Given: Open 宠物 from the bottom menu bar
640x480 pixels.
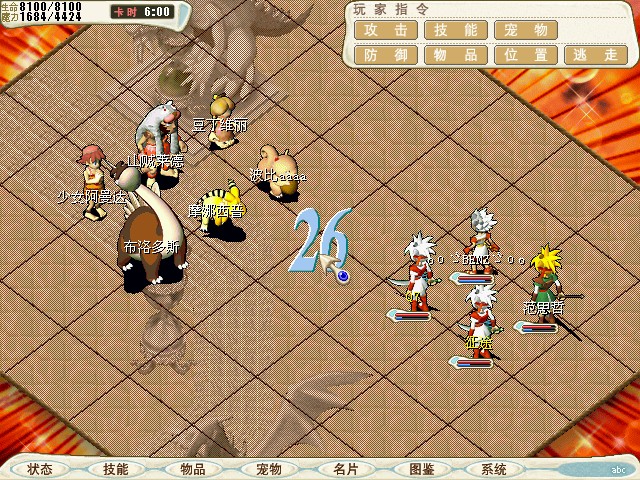Looking at the screenshot, I should pos(268,469).
